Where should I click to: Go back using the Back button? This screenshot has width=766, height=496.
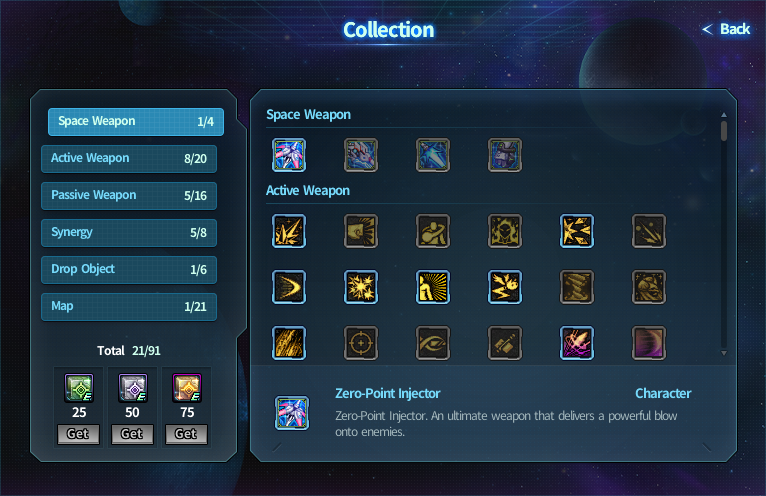pyautogui.click(x=727, y=29)
